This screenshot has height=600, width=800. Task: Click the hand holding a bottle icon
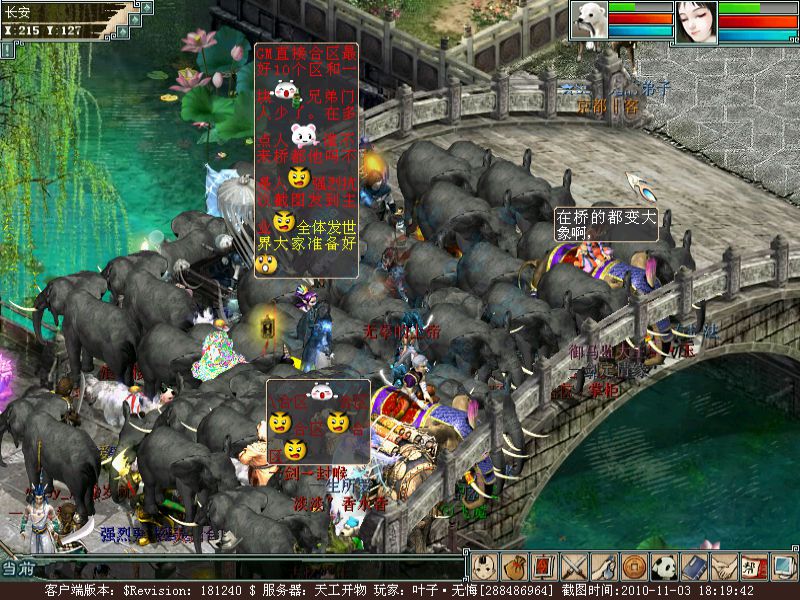coord(604,568)
